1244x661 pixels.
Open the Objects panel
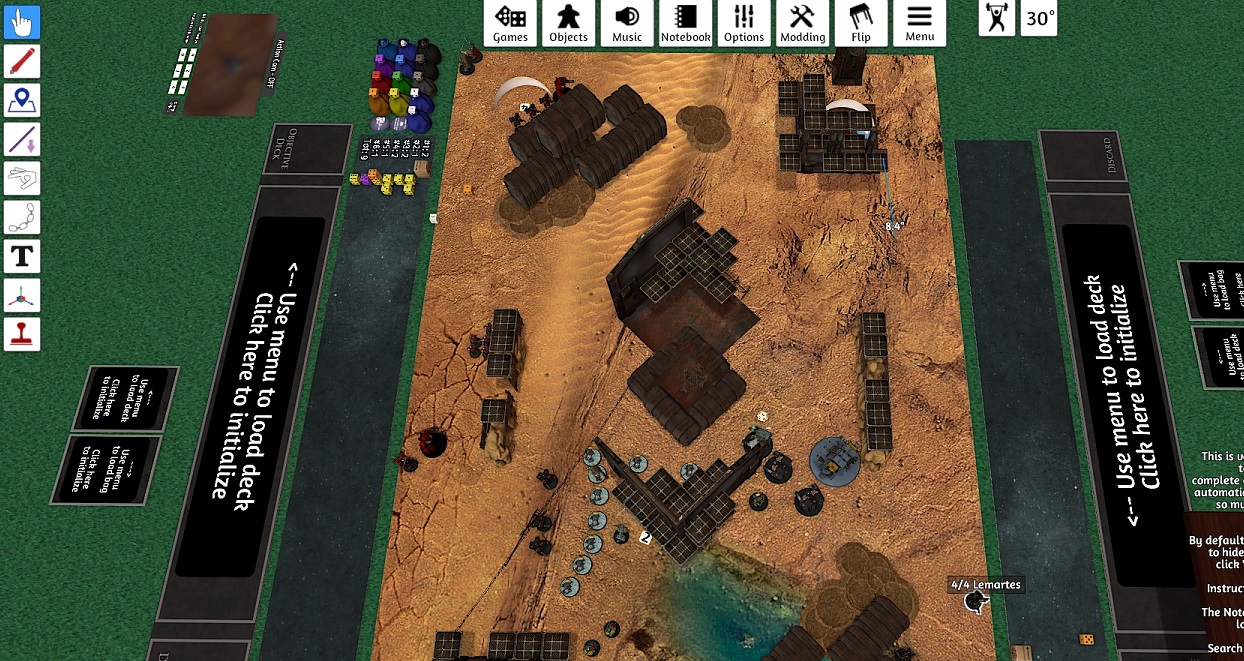tap(568, 23)
